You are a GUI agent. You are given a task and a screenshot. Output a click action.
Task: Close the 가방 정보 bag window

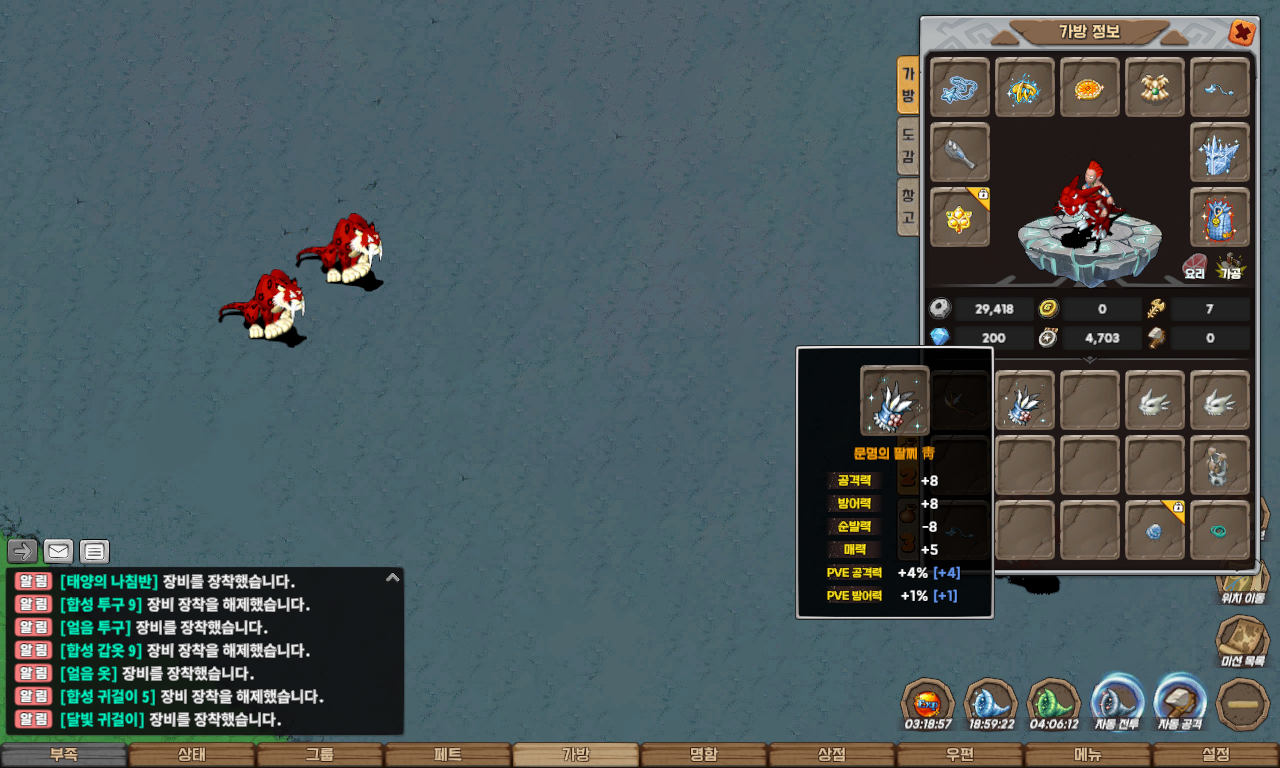[1242, 33]
